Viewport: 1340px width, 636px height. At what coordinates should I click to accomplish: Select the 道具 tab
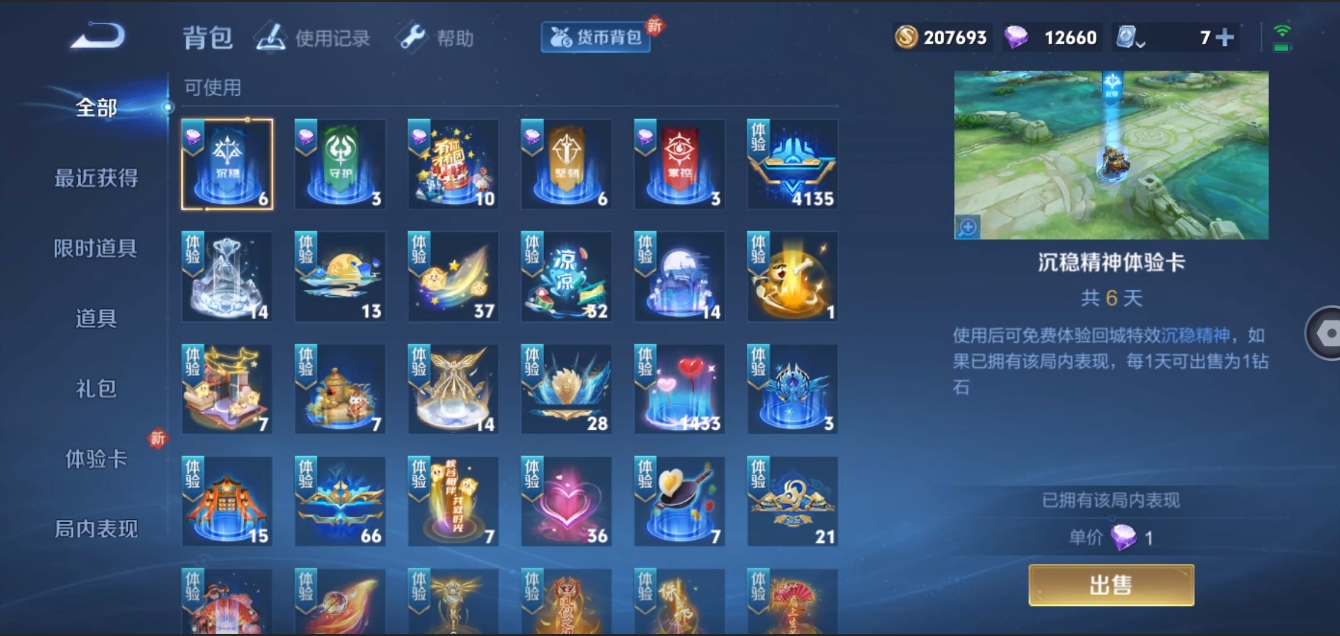tap(96, 318)
